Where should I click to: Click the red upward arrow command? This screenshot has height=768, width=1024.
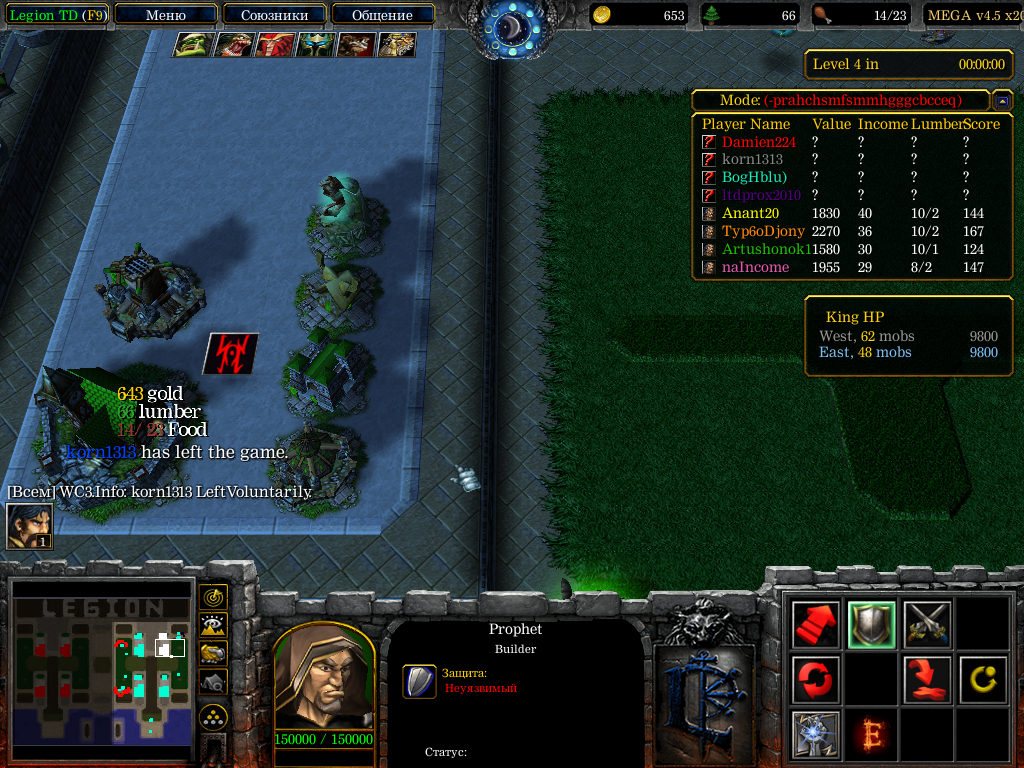tap(815, 625)
